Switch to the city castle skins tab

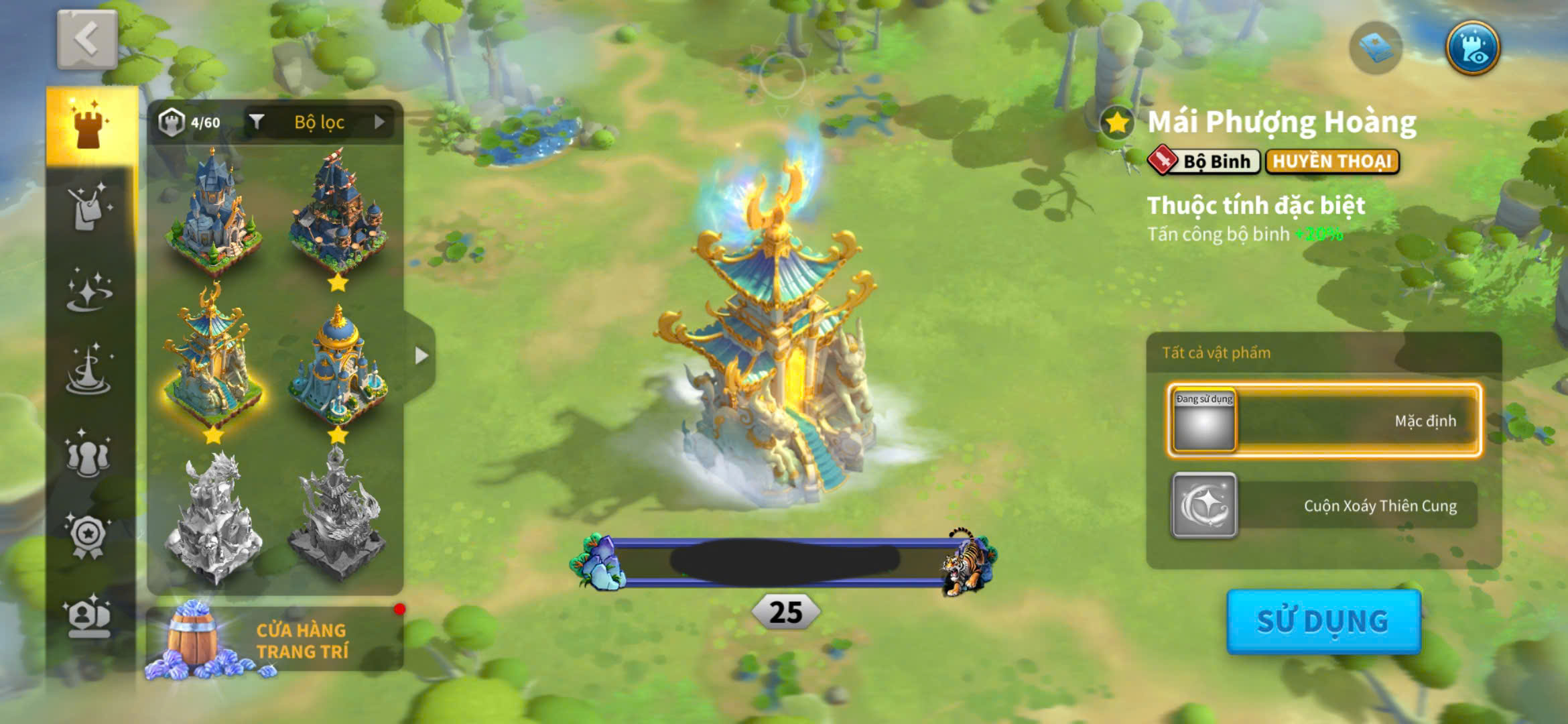click(x=90, y=125)
